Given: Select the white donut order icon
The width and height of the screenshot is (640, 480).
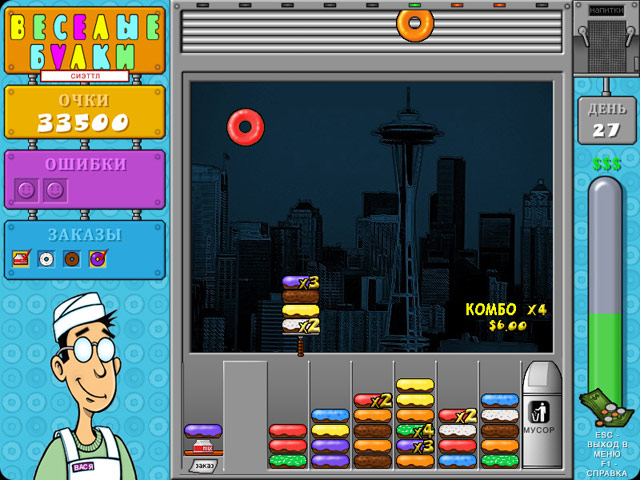Looking at the screenshot, I should click(x=46, y=259).
